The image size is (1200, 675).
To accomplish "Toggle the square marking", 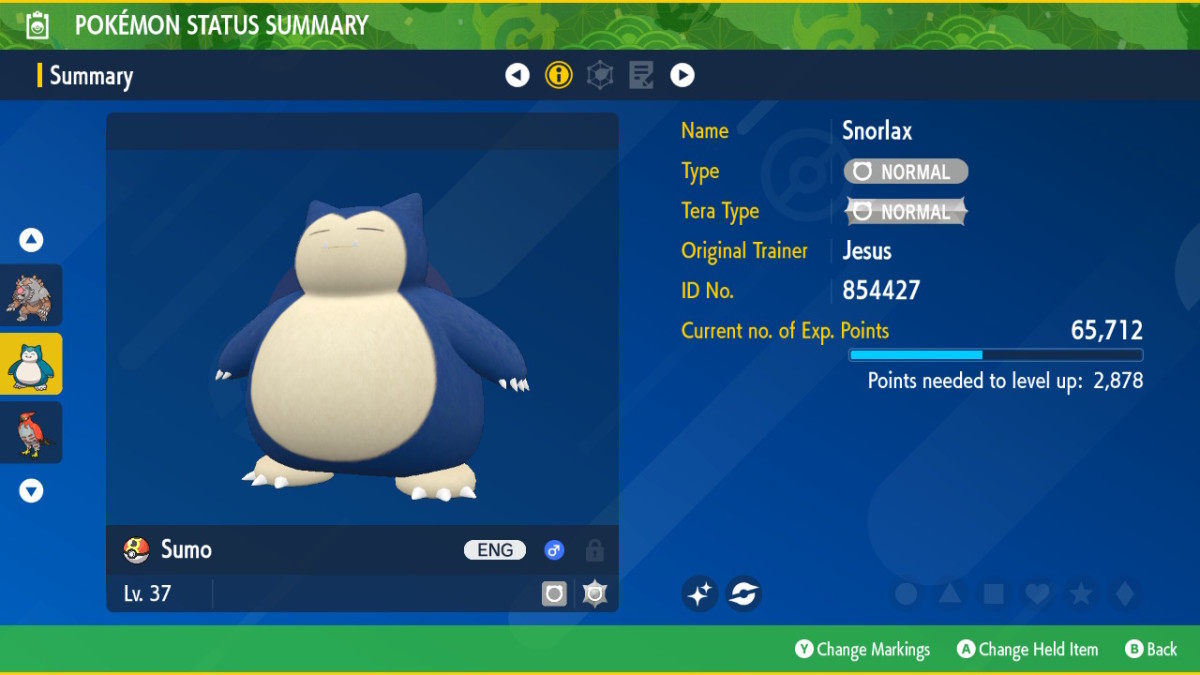I will [x=994, y=594].
